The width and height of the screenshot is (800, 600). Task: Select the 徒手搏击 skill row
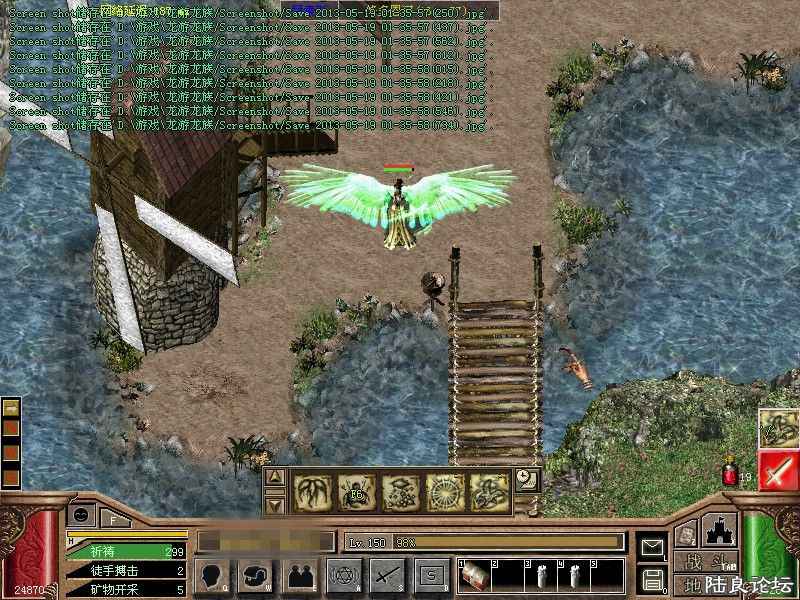tap(125, 570)
